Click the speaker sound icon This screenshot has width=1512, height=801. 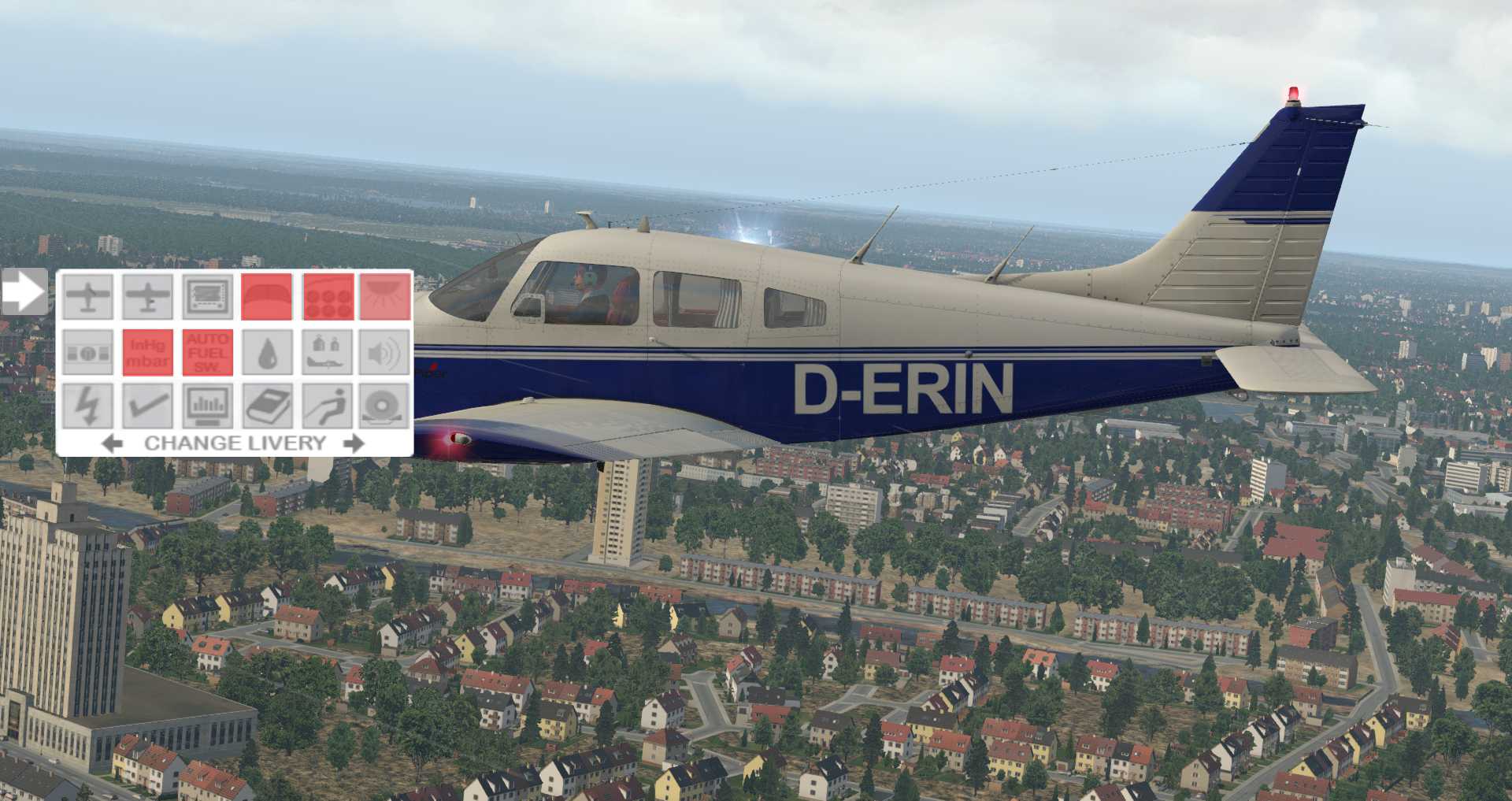point(385,352)
